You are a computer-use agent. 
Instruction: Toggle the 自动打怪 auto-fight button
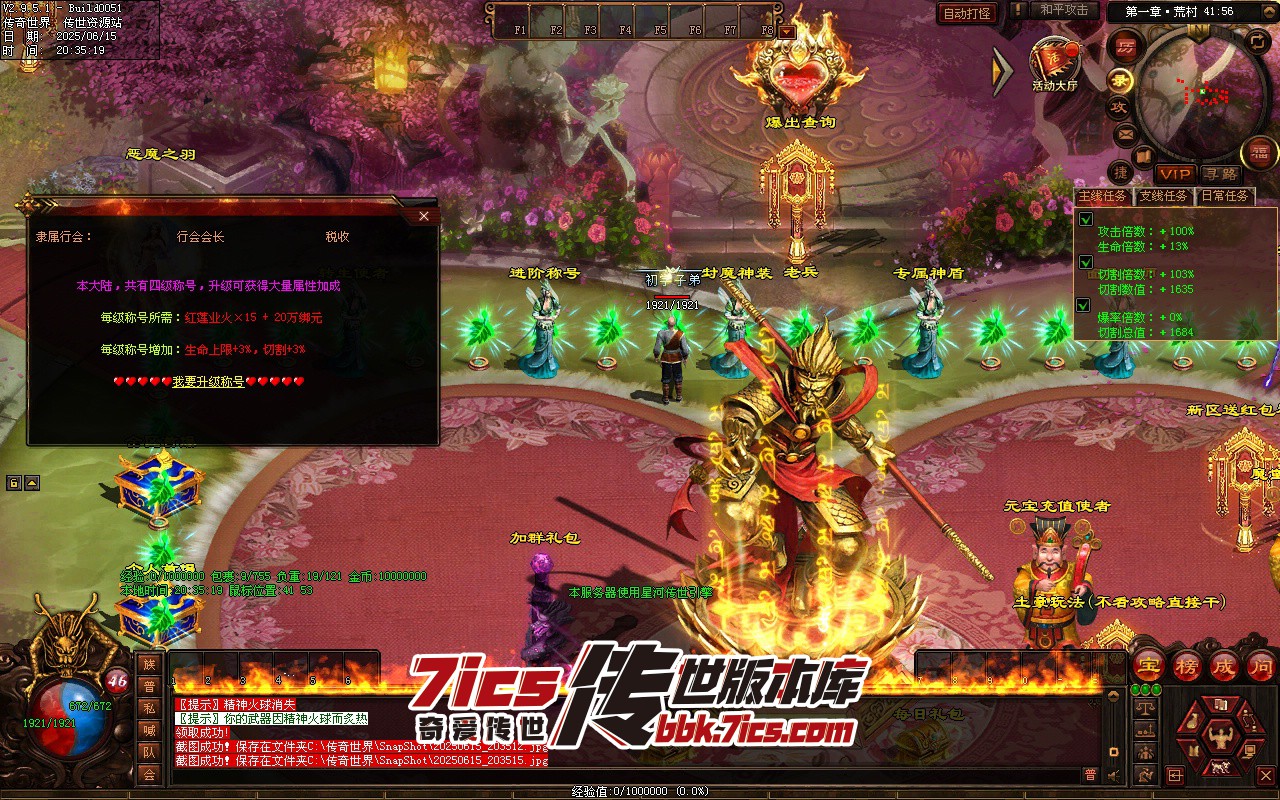point(968,13)
